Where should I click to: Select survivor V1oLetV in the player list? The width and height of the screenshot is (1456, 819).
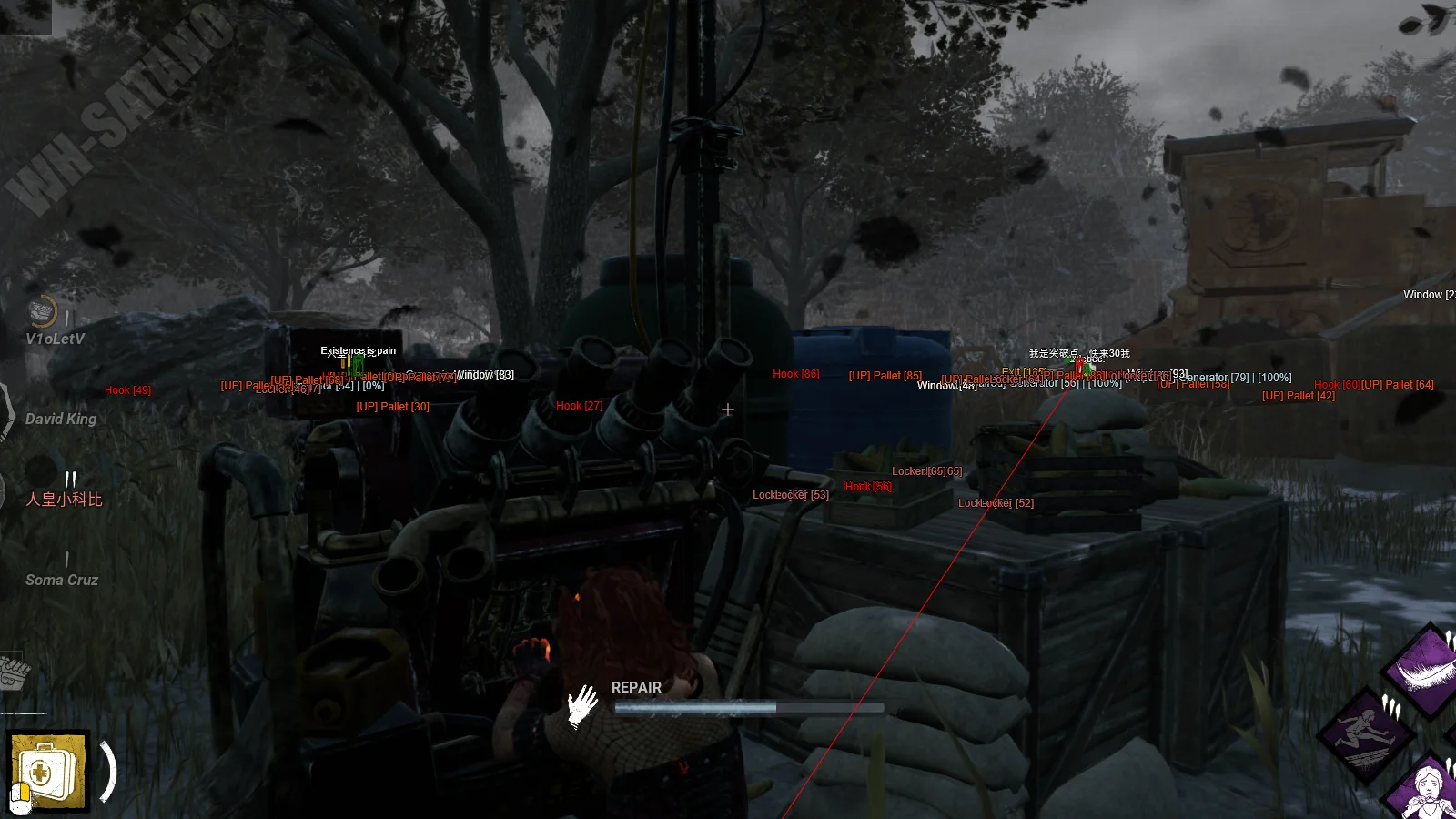click(x=55, y=339)
